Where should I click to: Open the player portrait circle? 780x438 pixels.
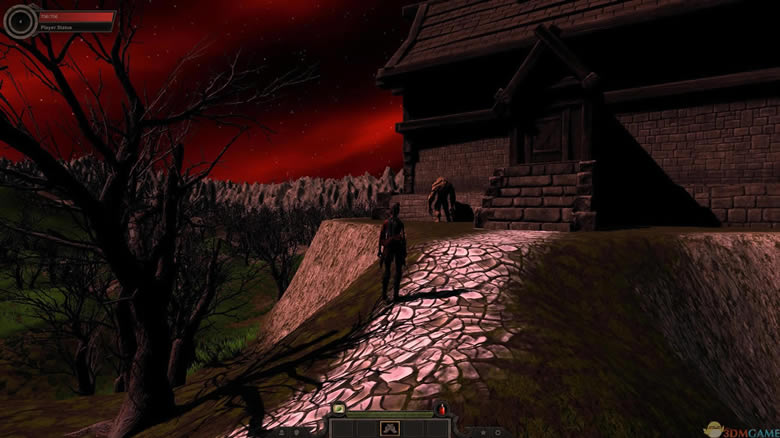[20, 21]
